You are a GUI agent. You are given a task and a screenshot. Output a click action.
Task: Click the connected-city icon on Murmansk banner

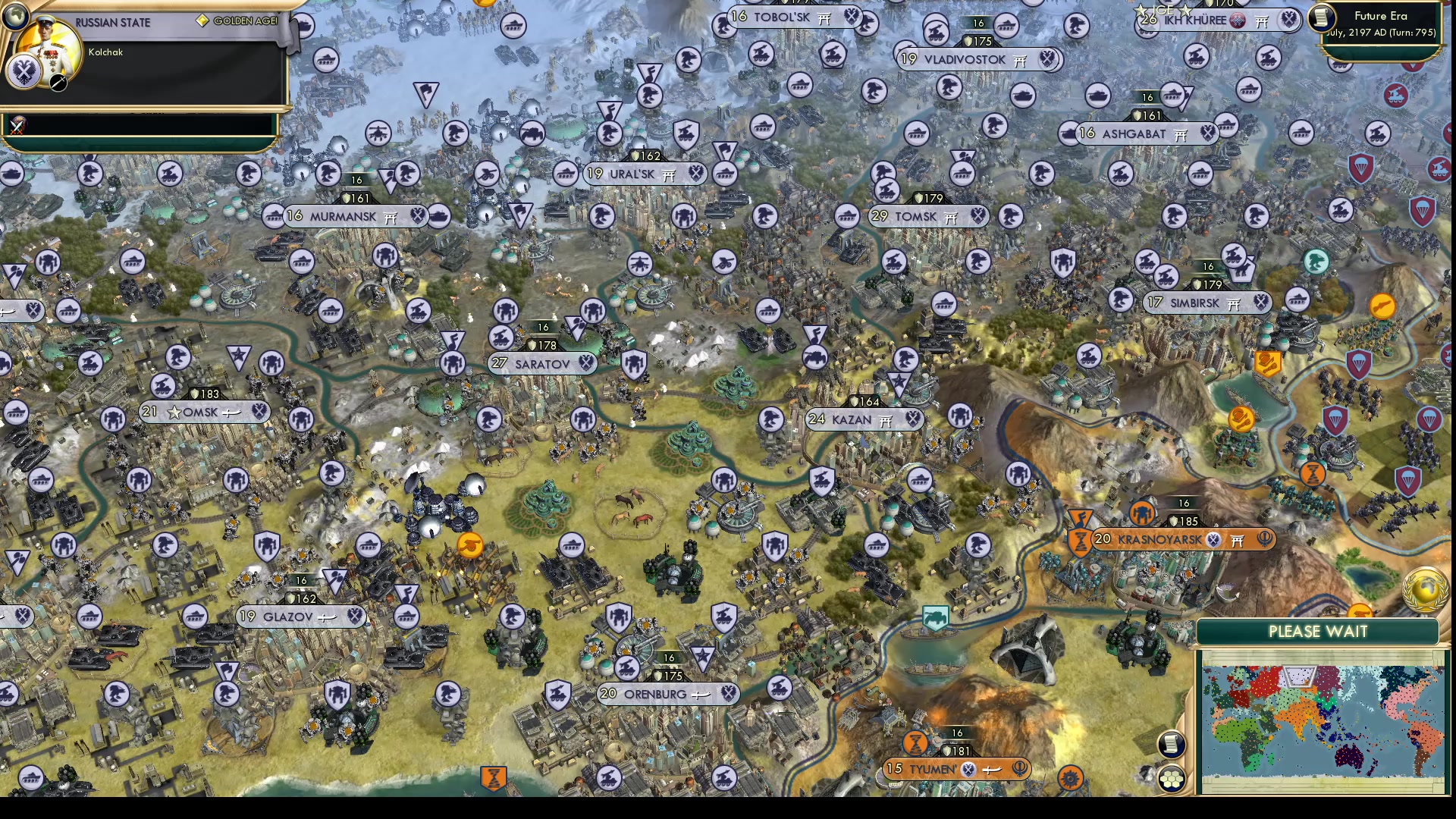390,216
